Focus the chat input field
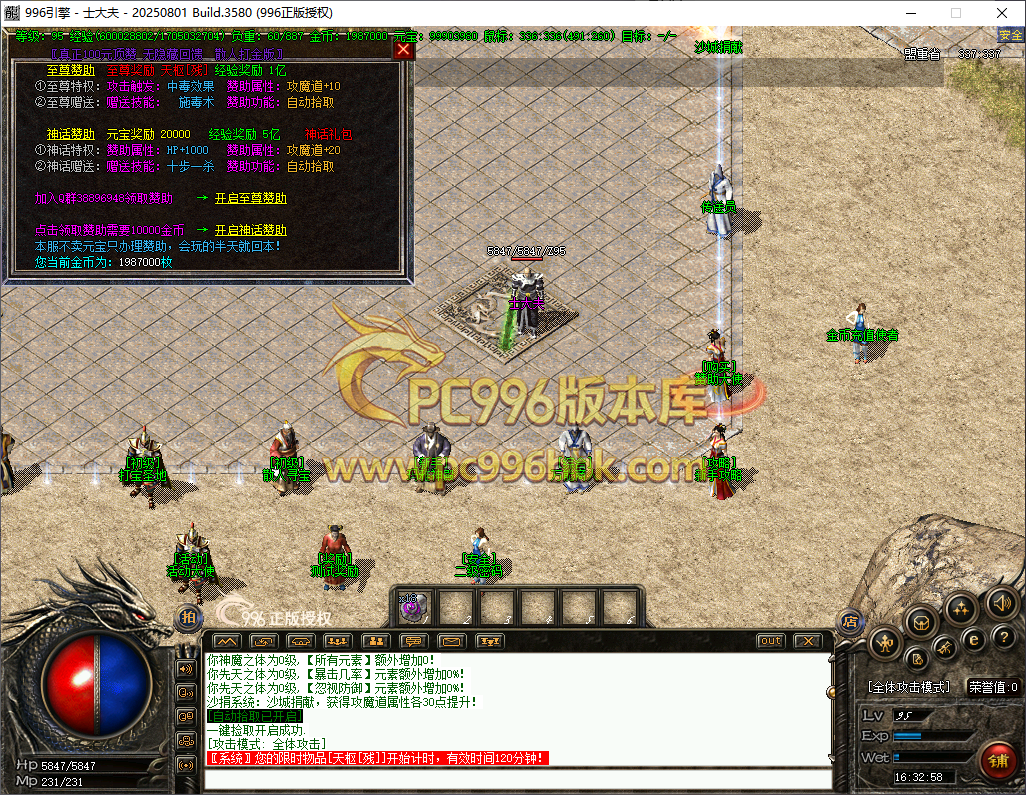1026x795 pixels. (x=515, y=776)
